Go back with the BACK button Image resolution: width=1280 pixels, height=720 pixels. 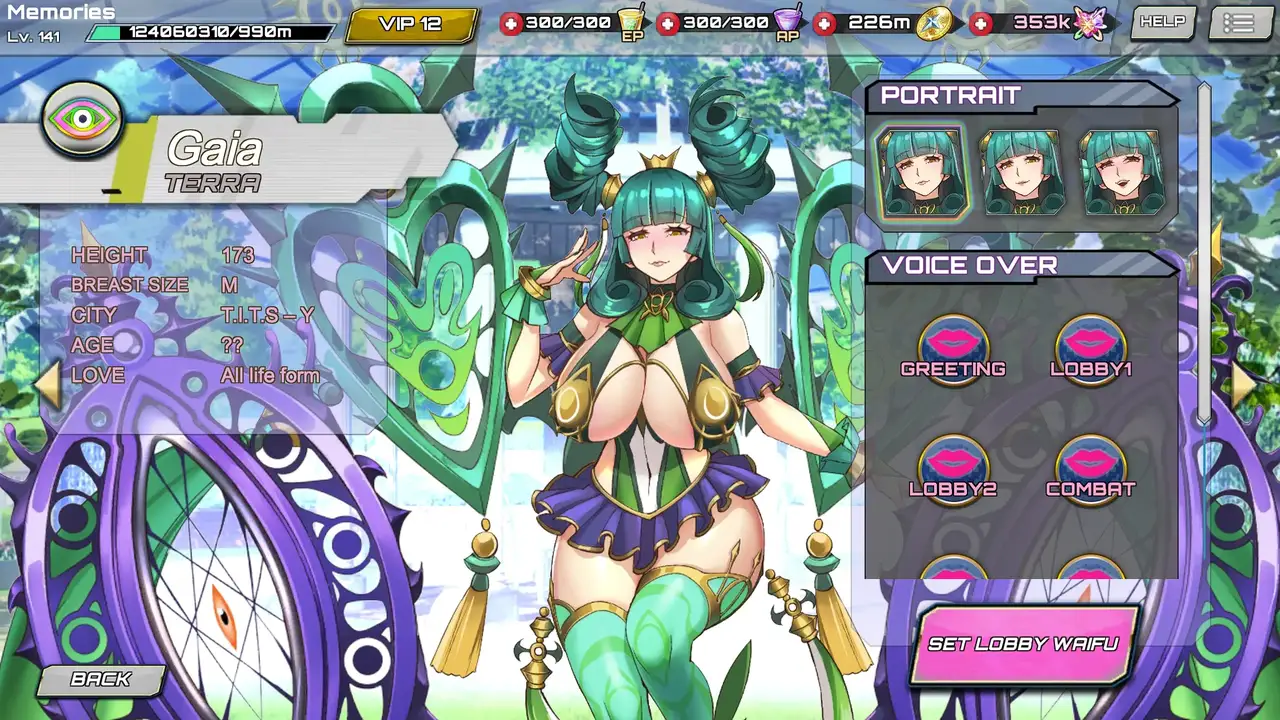coord(100,680)
